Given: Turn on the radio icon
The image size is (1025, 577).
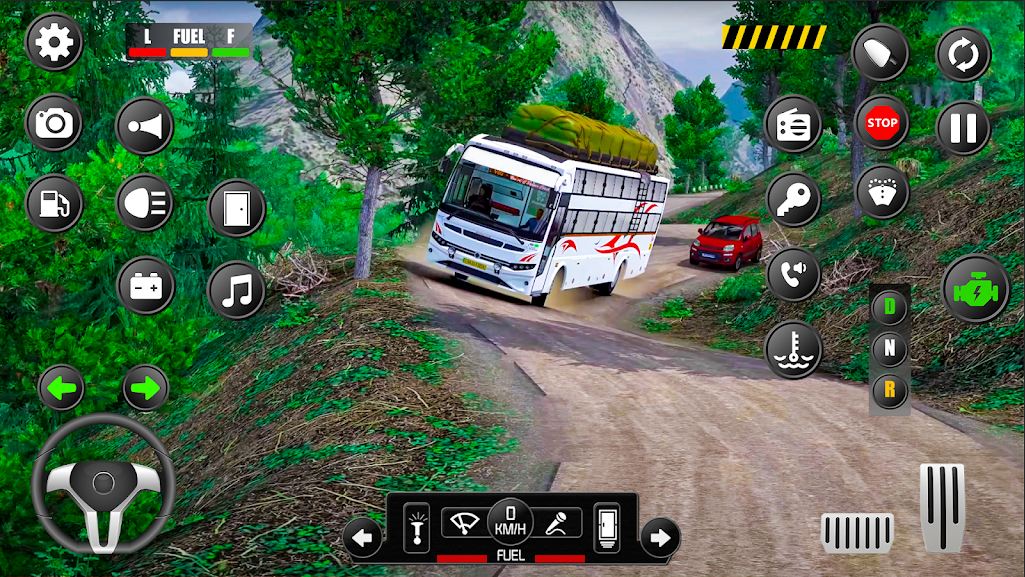Looking at the screenshot, I should [x=793, y=124].
